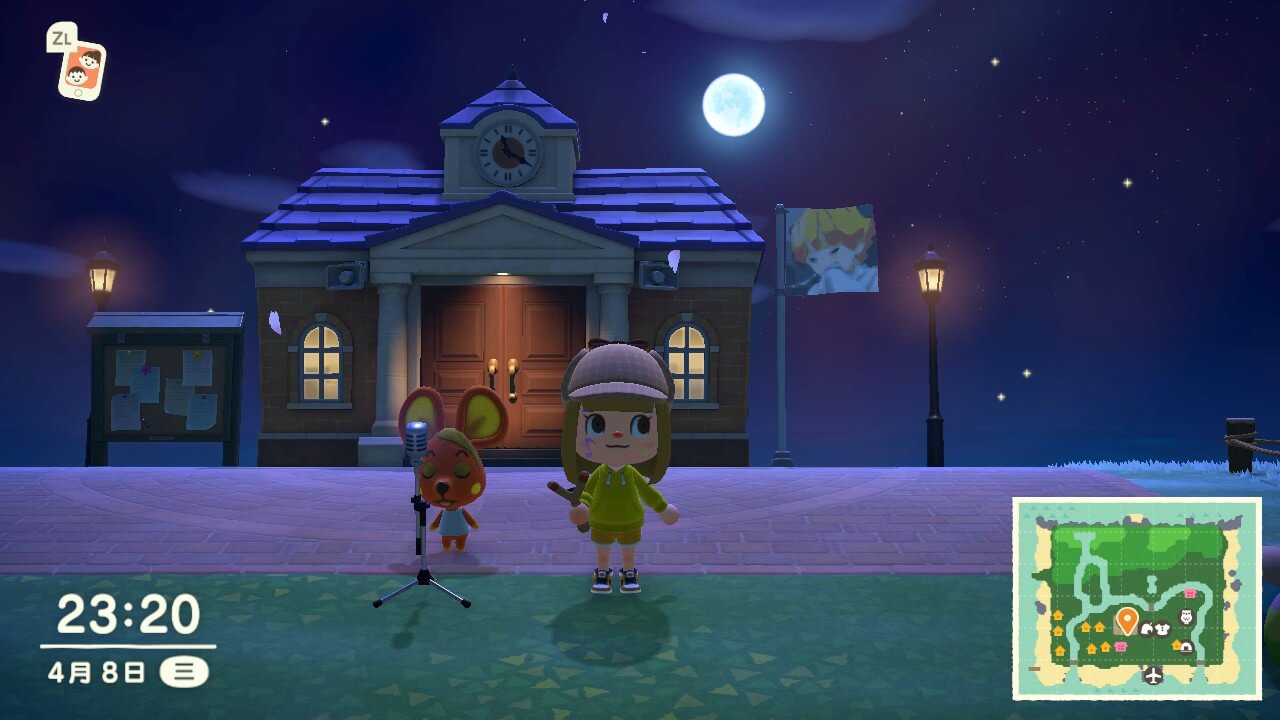The height and width of the screenshot is (720, 1280).
Task: Open the island minimap
Action: coord(1136,597)
